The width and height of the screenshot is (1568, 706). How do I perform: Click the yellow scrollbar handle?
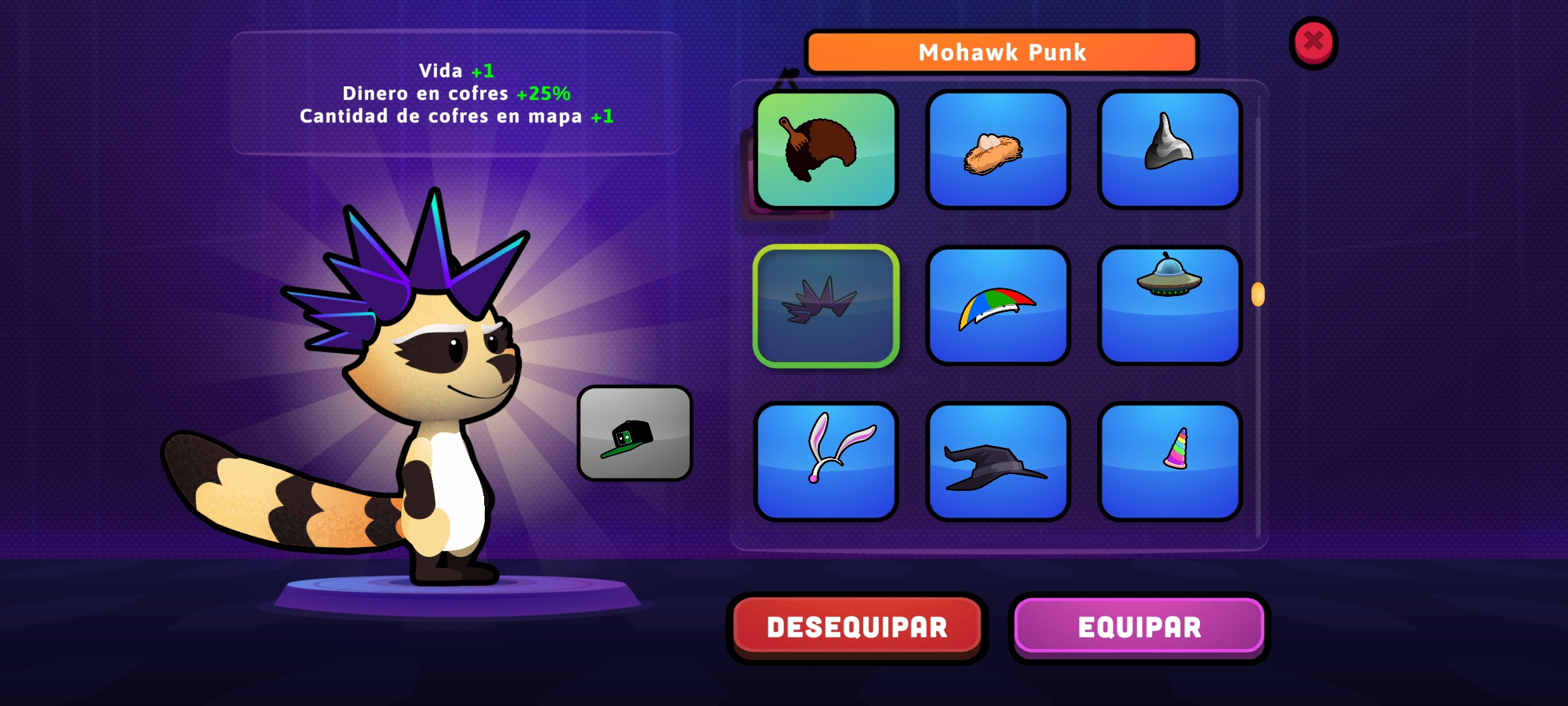click(x=1258, y=295)
